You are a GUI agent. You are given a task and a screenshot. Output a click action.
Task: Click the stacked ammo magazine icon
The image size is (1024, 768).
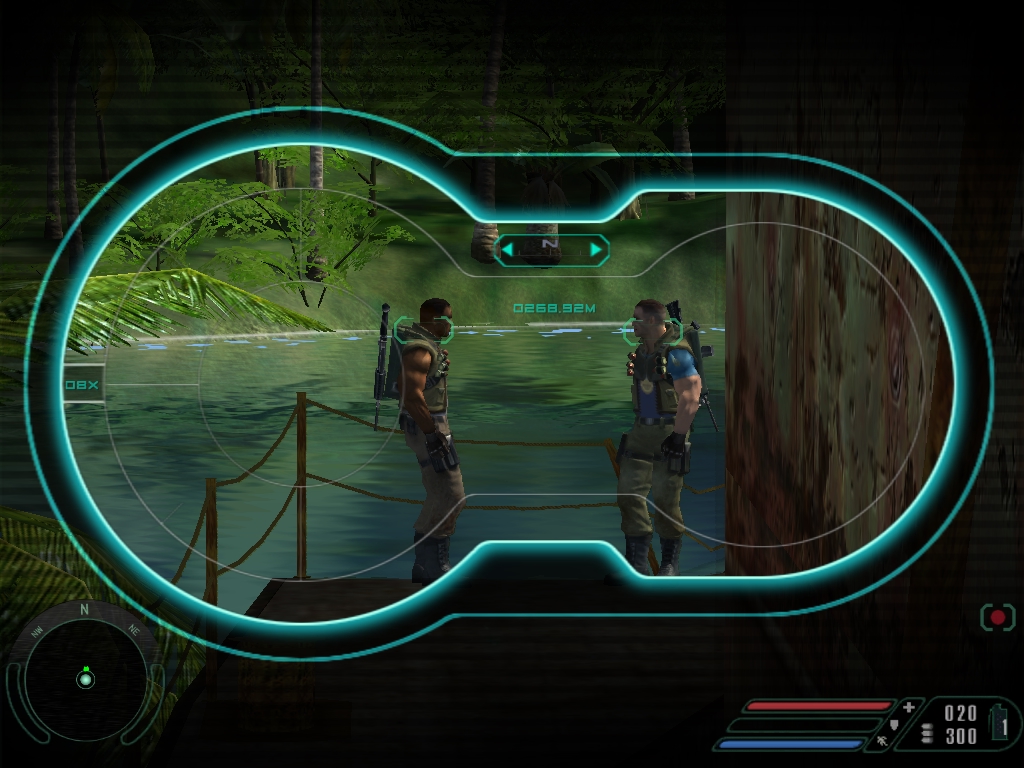926,733
